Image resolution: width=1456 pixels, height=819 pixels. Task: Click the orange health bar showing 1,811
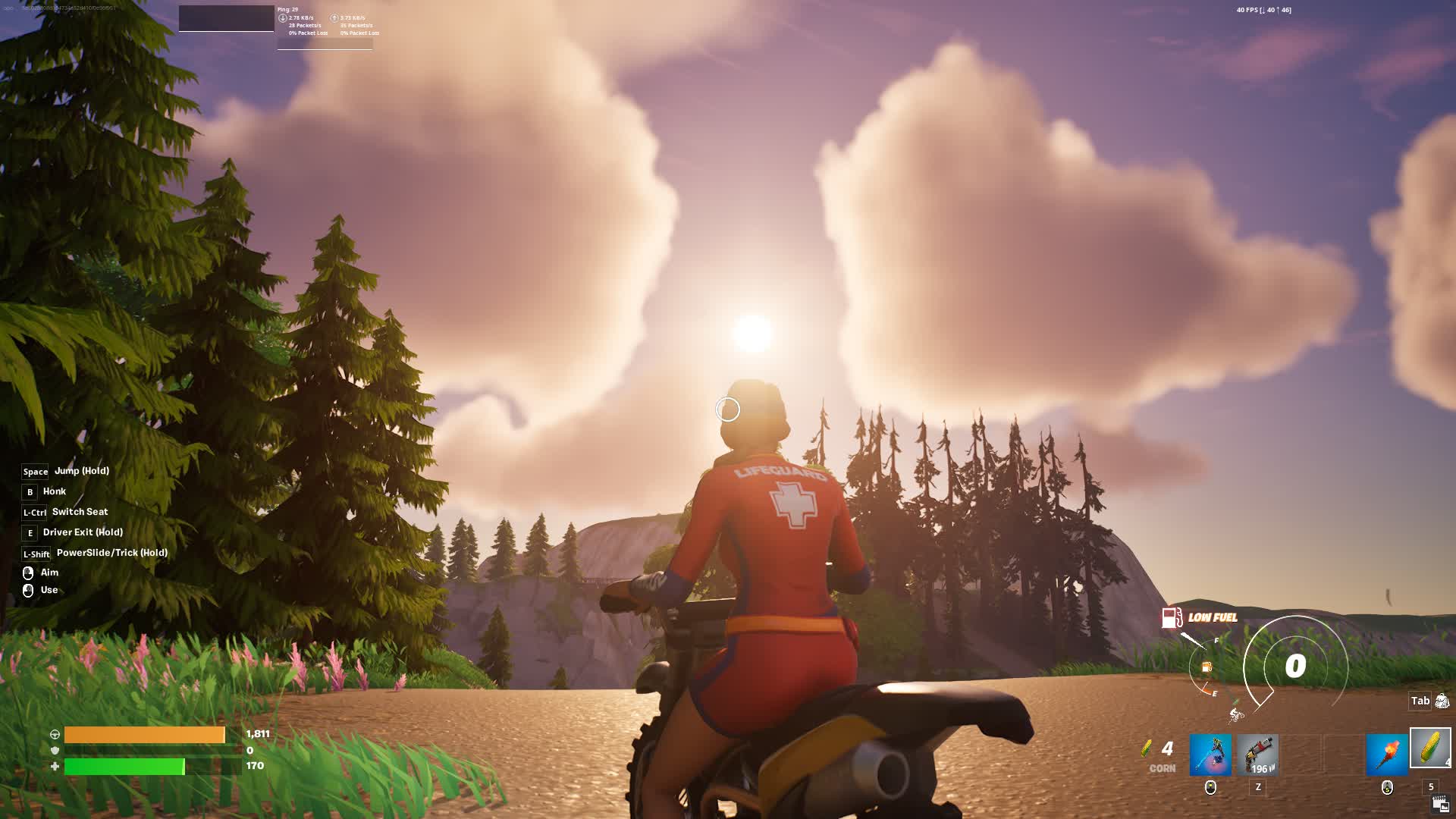point(144,735)
